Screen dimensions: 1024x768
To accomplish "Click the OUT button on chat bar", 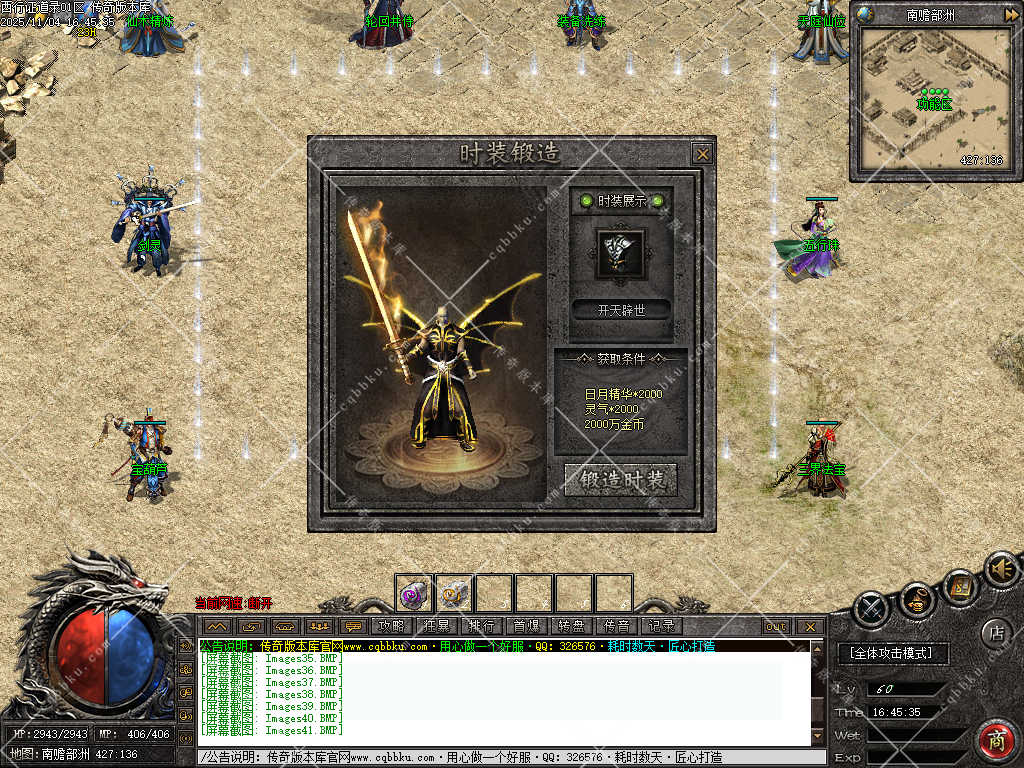I will [776, 627].
